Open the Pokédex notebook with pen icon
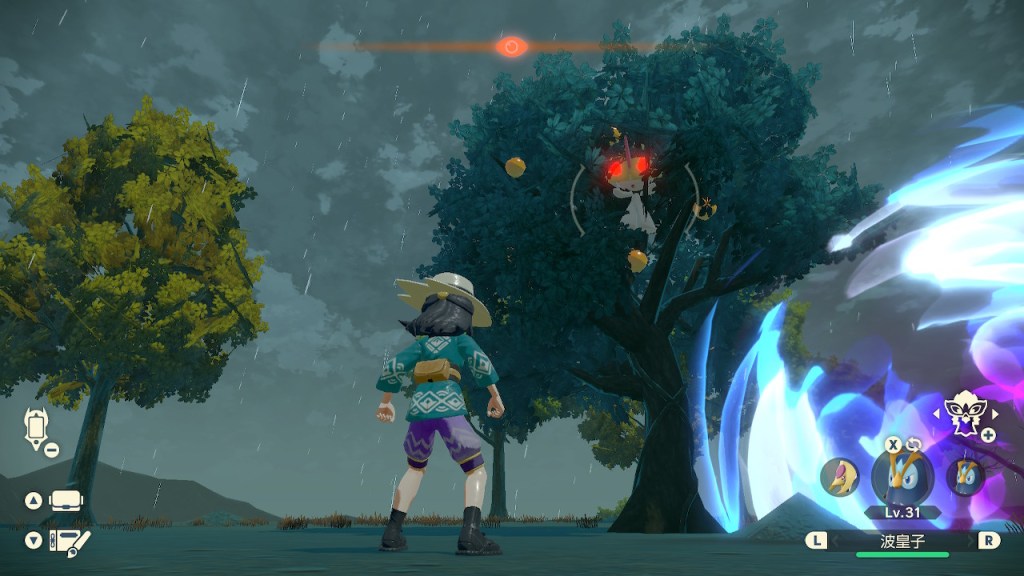Image resolution: width=1024 pixels, height=576 pixels. coord(68,541)
